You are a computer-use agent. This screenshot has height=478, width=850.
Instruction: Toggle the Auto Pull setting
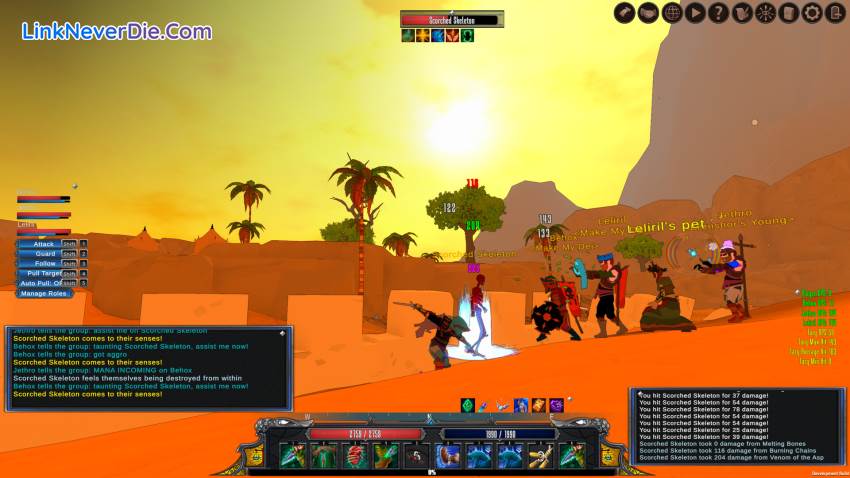click(44, 283)
